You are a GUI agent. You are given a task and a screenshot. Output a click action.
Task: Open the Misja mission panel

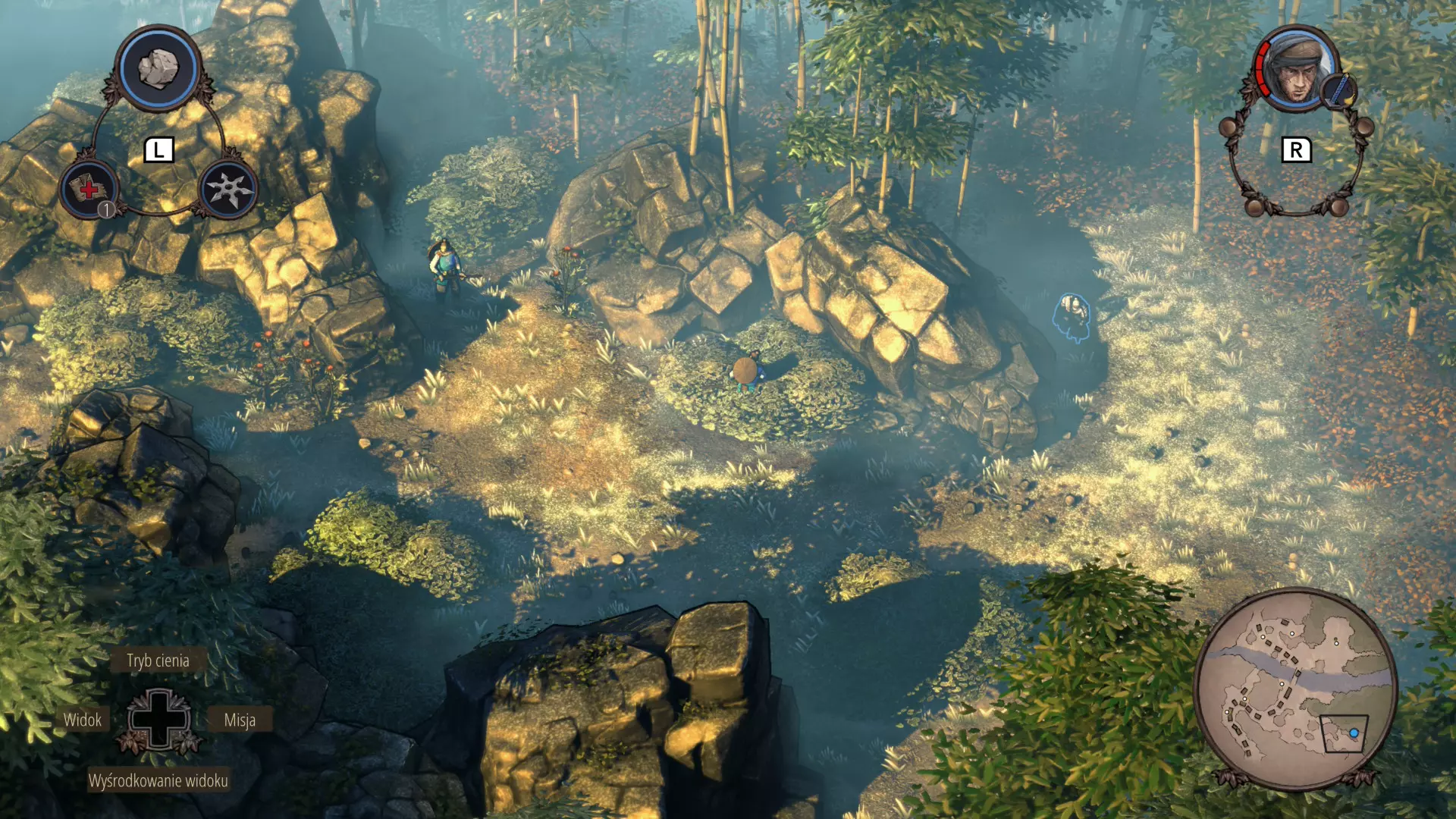point(240,720)
